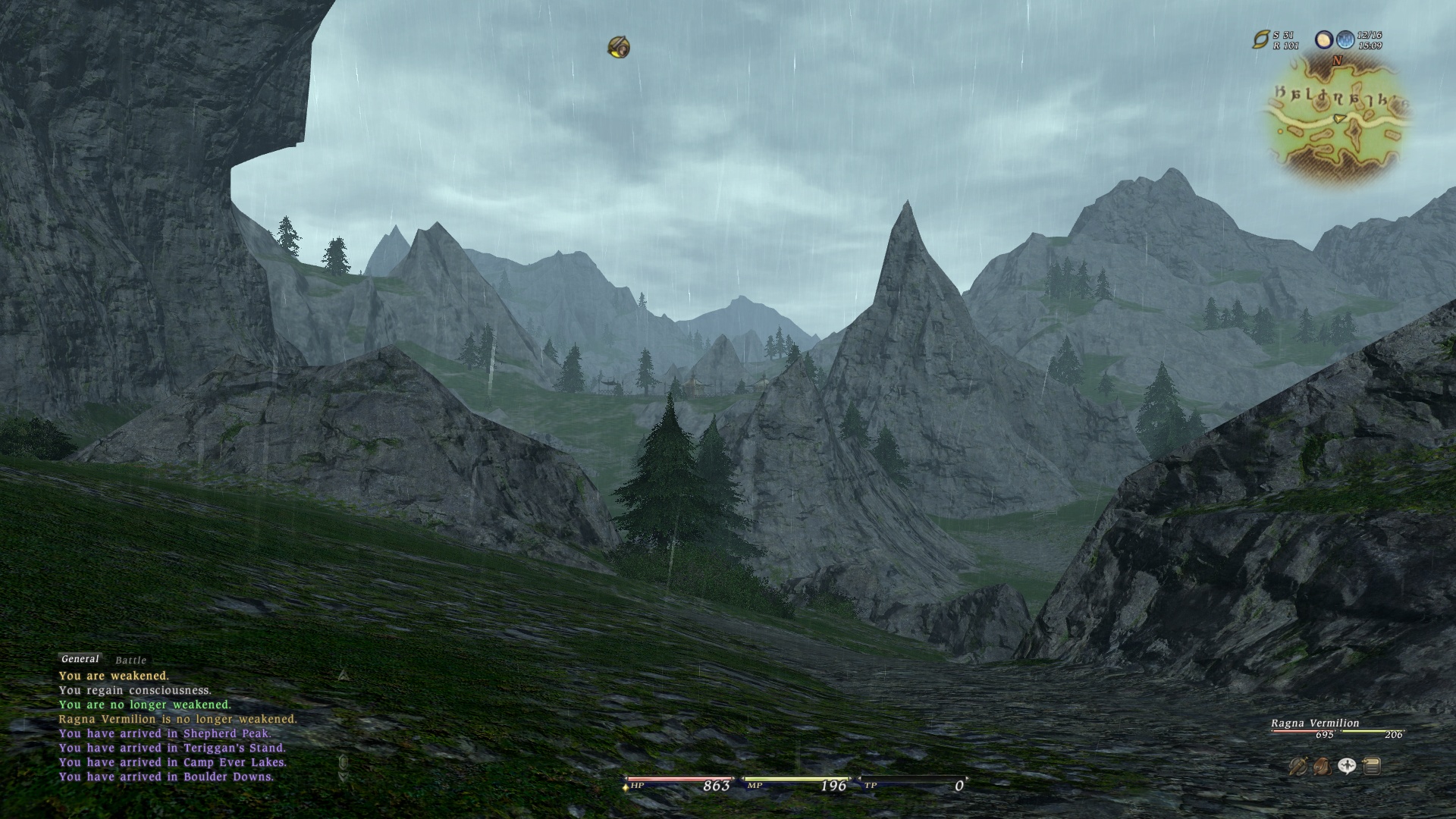
Task: Click the sword and shield status icon
Action: click(619, 48)
